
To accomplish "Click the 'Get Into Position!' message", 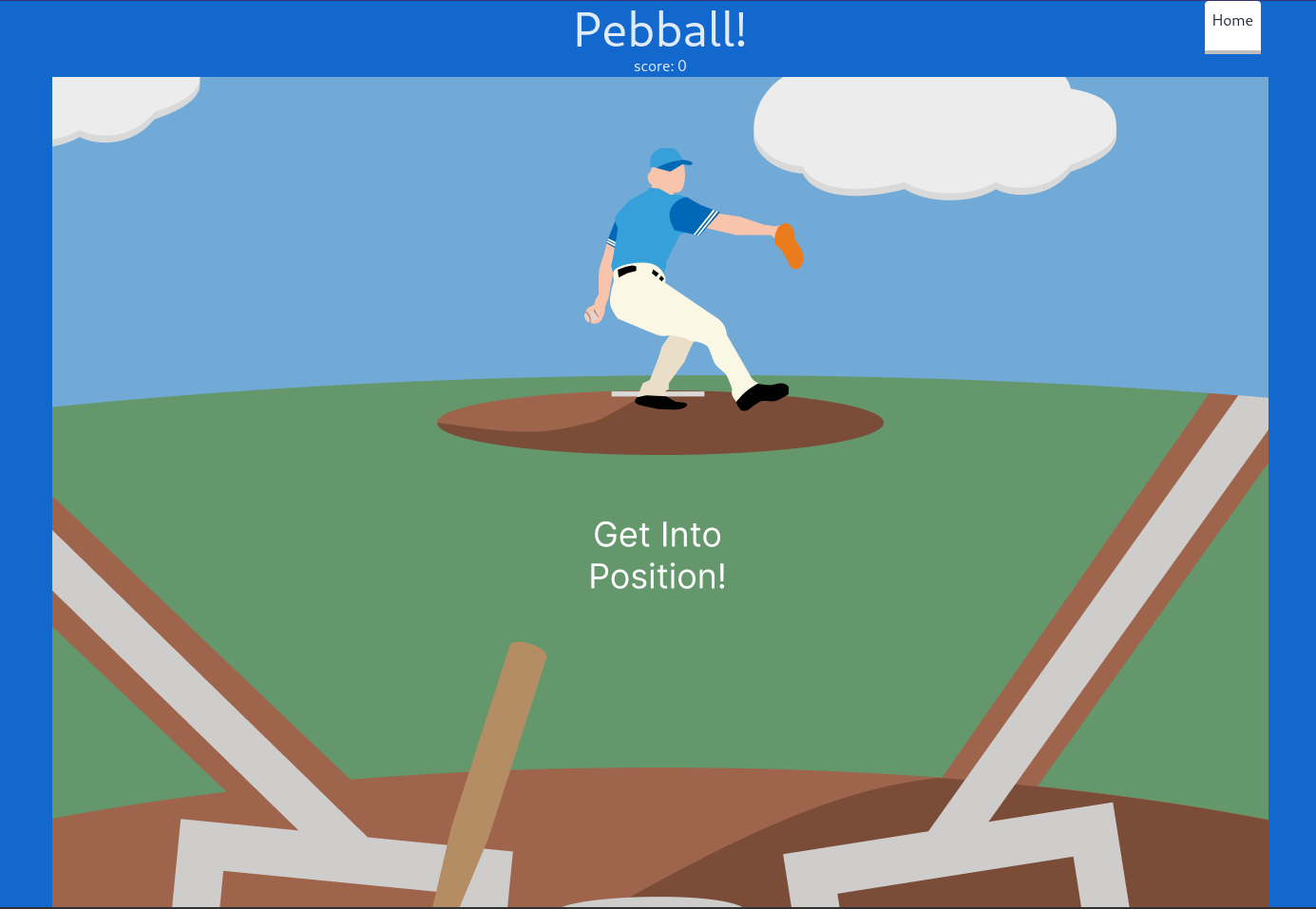I will tap(657, 556).
